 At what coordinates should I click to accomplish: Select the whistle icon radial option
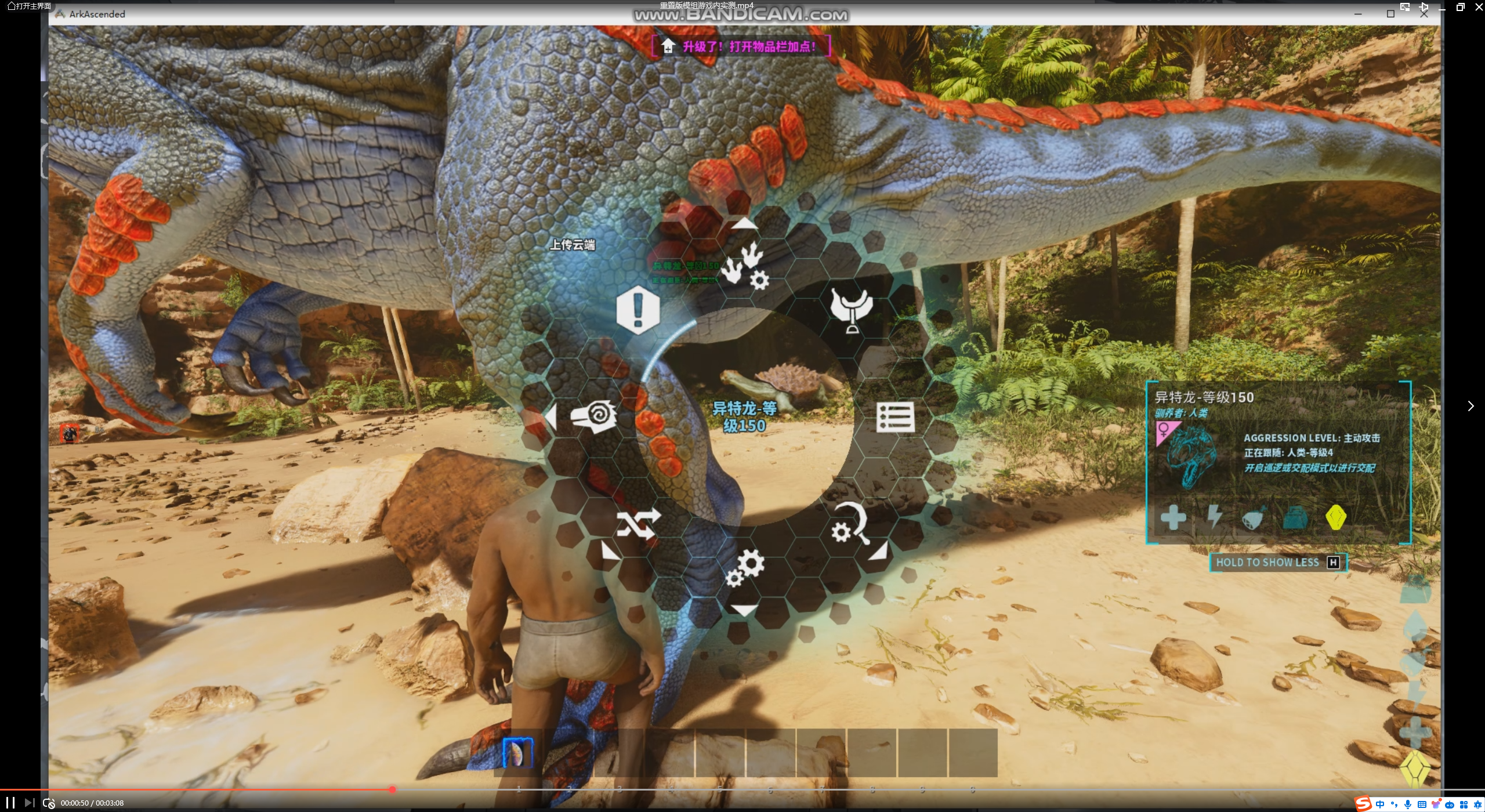593,416
